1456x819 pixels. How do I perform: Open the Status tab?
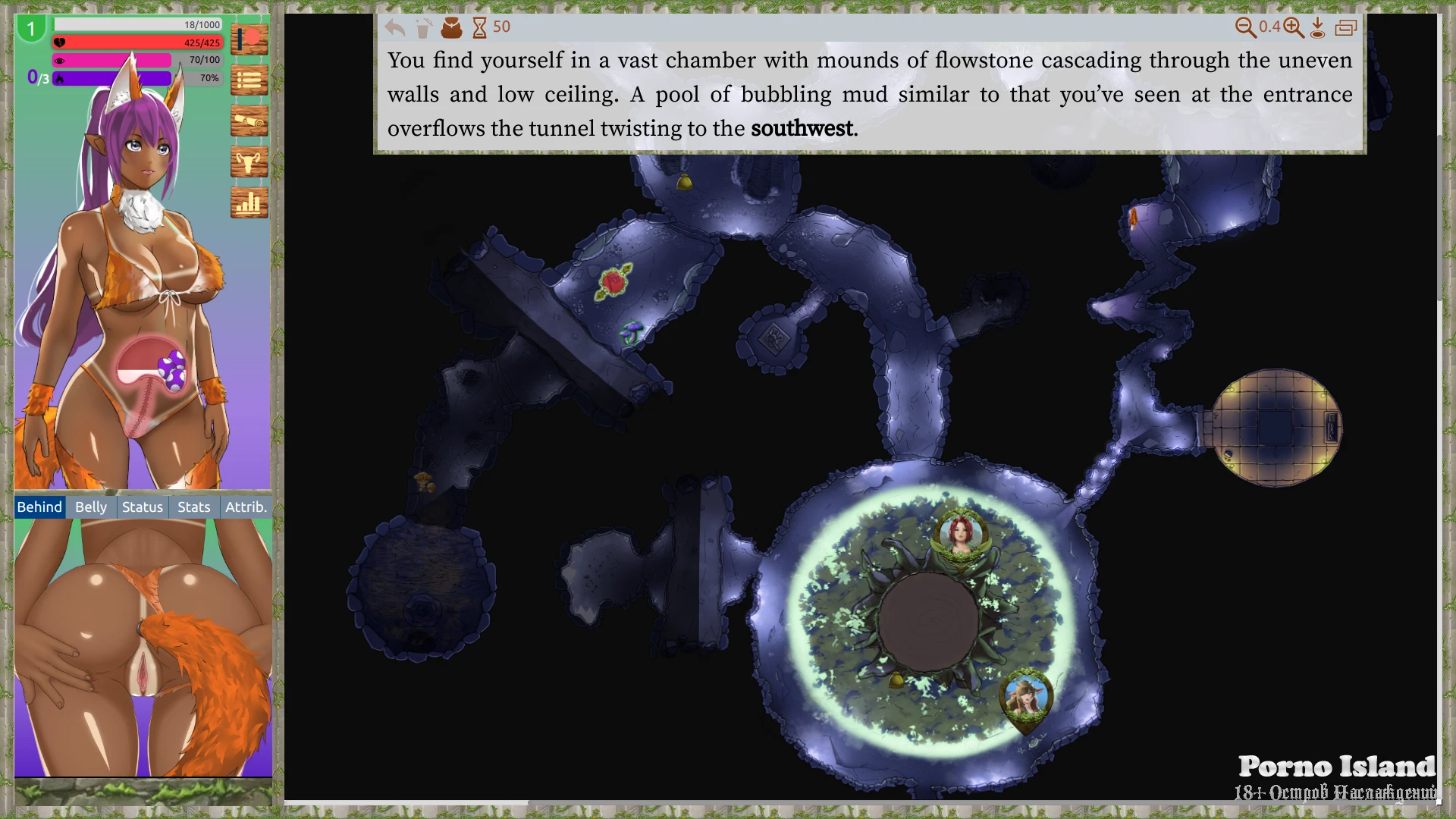tap(143, 507)
